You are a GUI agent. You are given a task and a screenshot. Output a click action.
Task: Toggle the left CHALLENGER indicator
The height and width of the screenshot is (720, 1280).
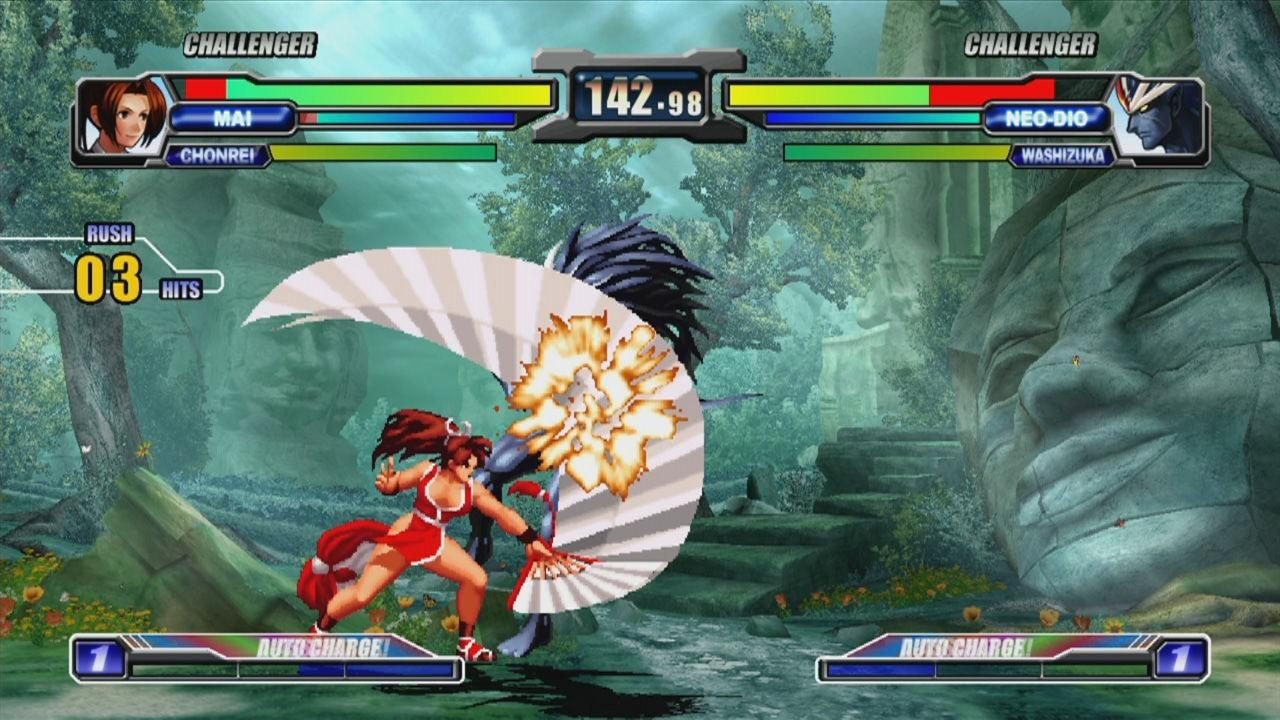[248, 44]
